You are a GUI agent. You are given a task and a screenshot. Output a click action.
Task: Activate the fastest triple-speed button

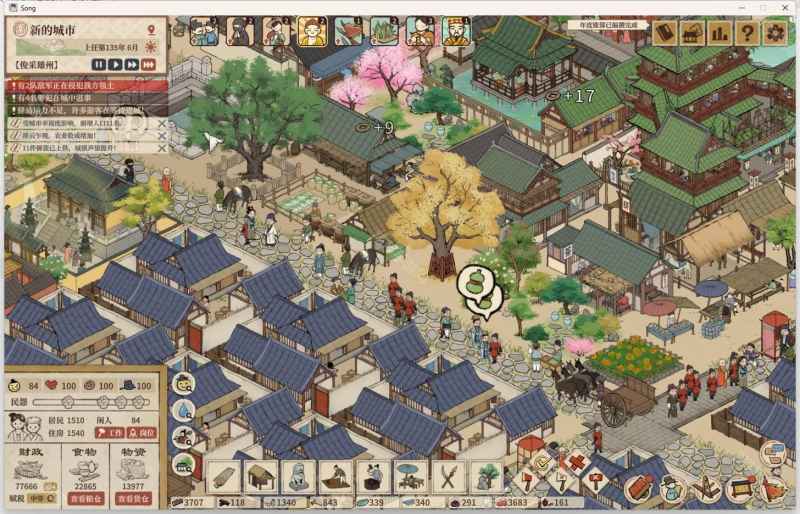point(149,65)
